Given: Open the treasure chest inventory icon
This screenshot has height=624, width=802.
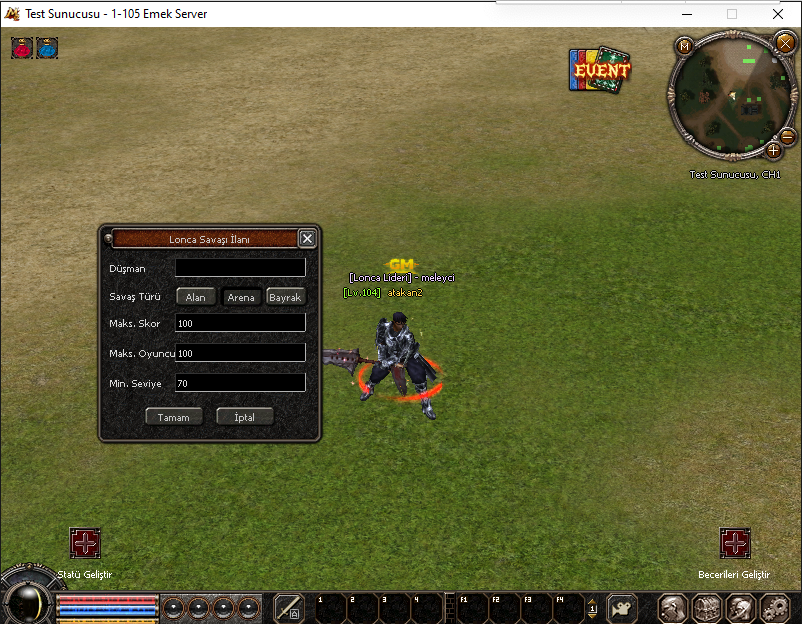Looking at the screenshot, I should 707,607.
